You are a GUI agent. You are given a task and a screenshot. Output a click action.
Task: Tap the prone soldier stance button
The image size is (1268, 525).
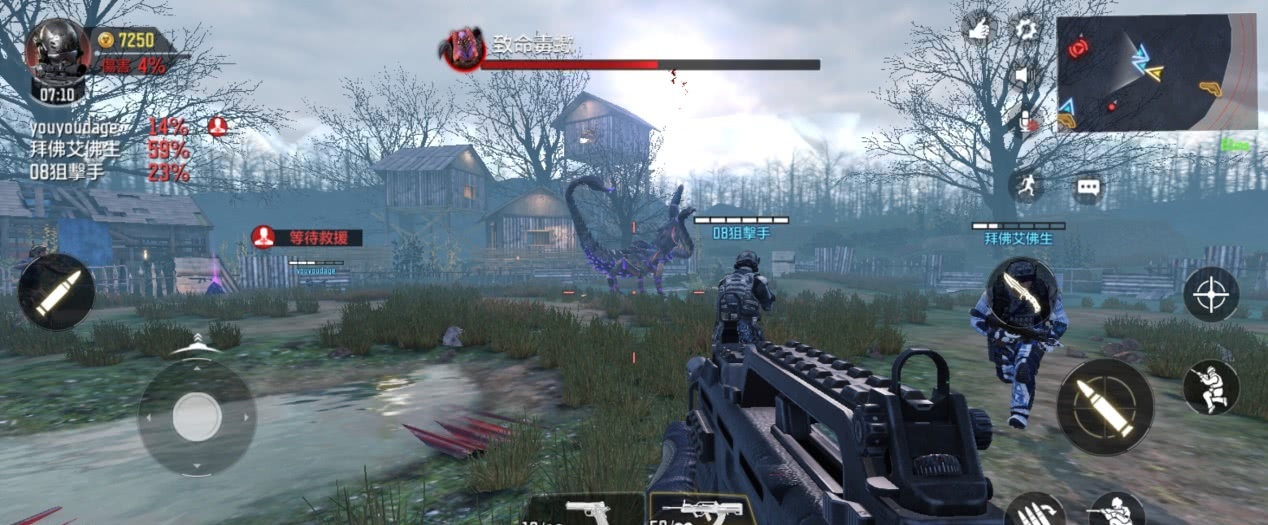pyautogui.click(x=1116, y=510)
